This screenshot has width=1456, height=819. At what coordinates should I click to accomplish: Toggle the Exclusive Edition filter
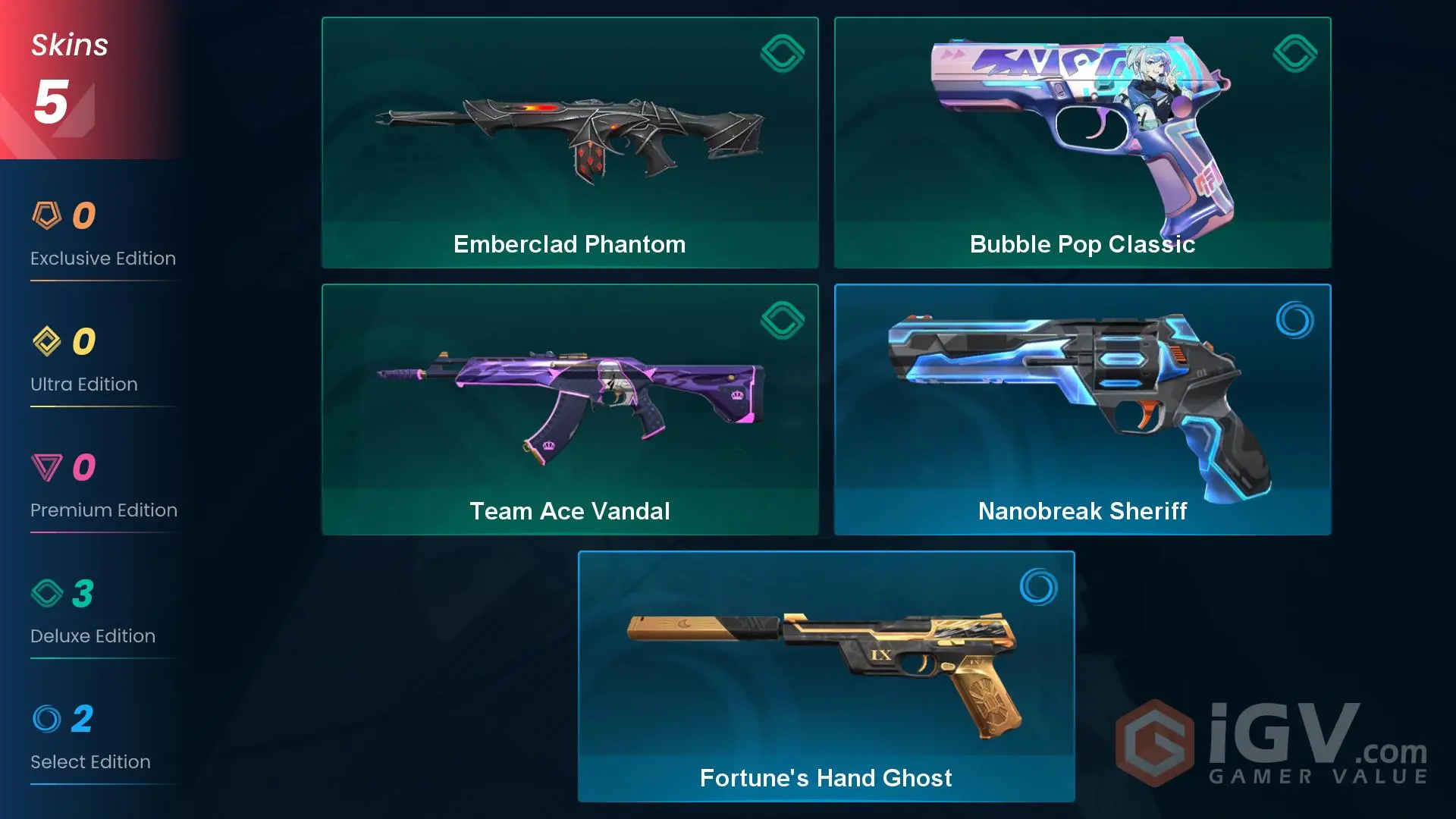coord(103,235)
